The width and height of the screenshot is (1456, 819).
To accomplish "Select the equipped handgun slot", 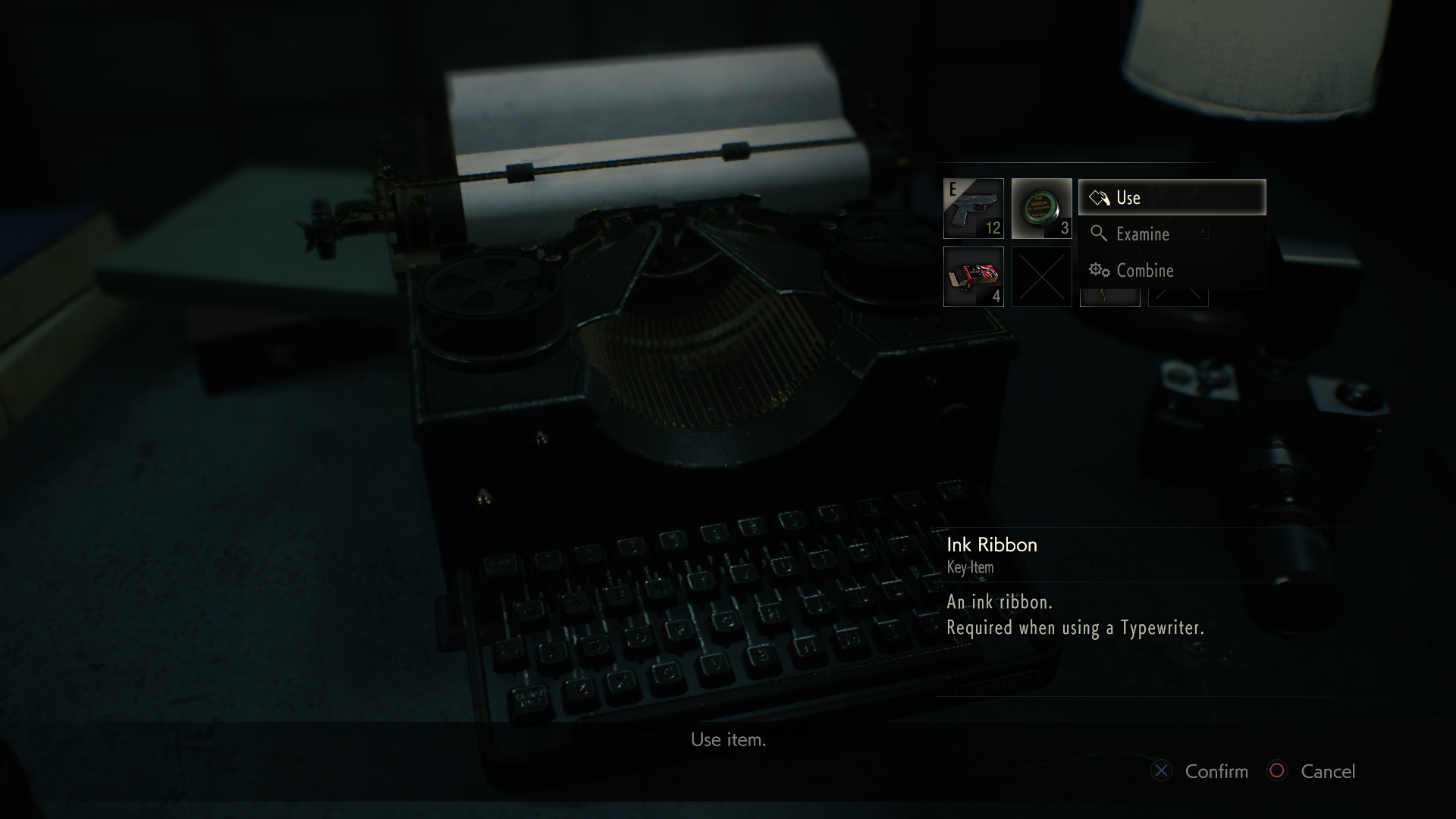I will click(973, 209).
